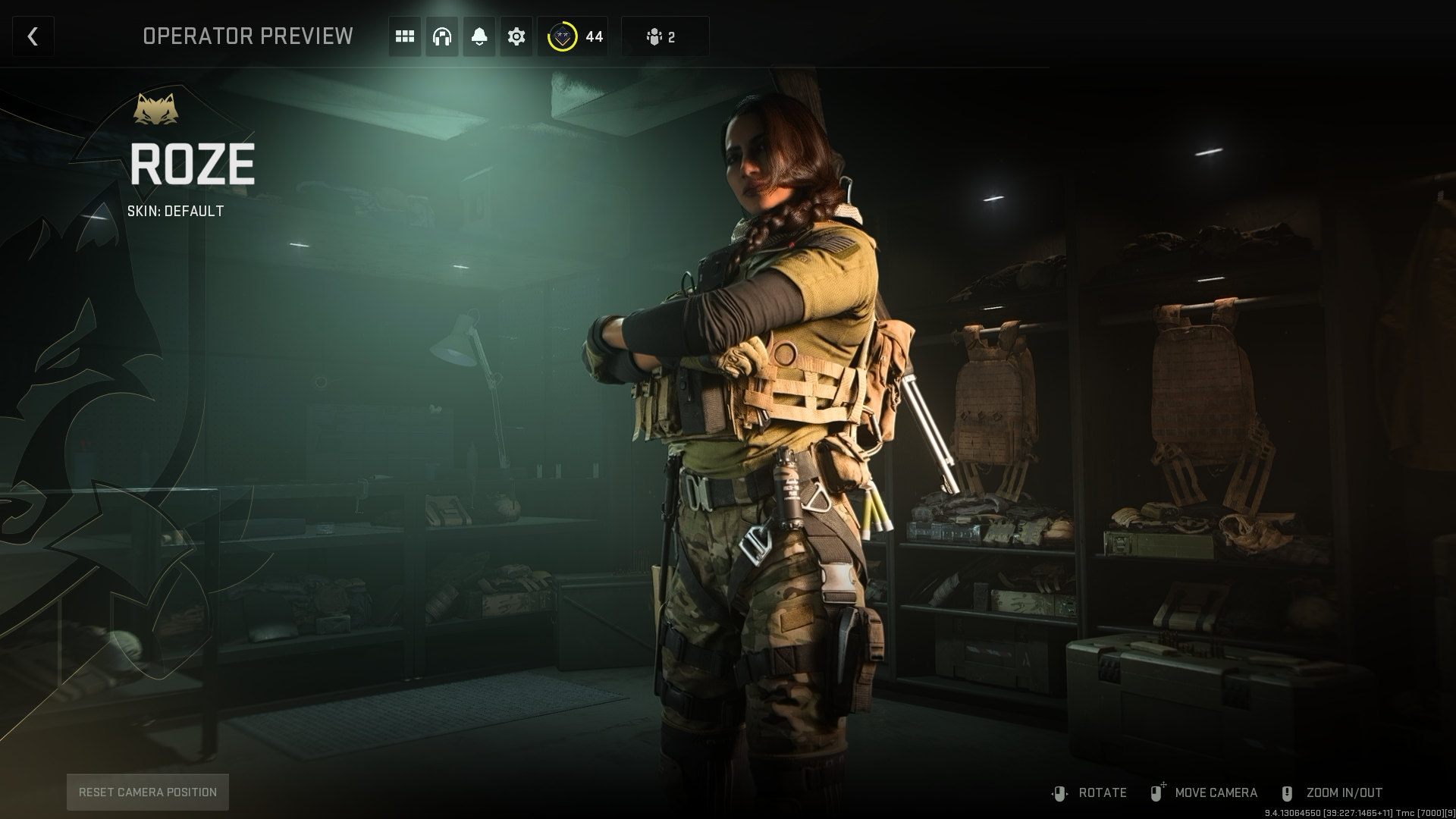Open settings with the gear icon
The image size is (1456, 819).
click(x=516, y=36)
